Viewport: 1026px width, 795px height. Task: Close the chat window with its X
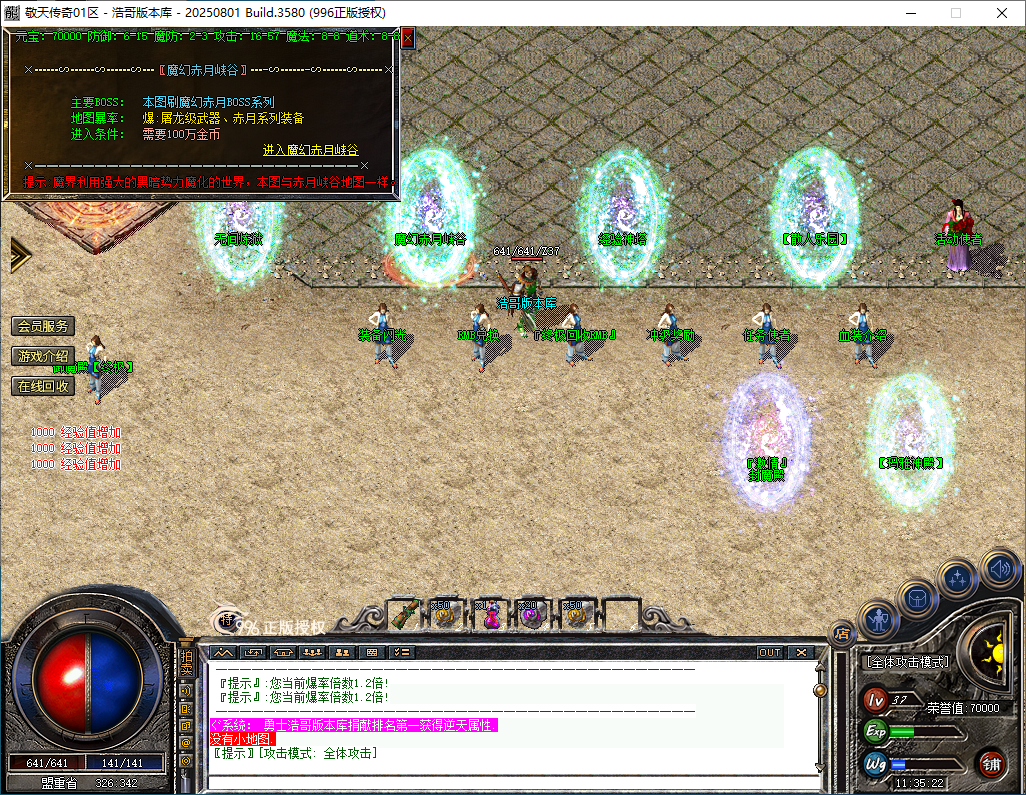pyautogui.click(x=801, y=652)
